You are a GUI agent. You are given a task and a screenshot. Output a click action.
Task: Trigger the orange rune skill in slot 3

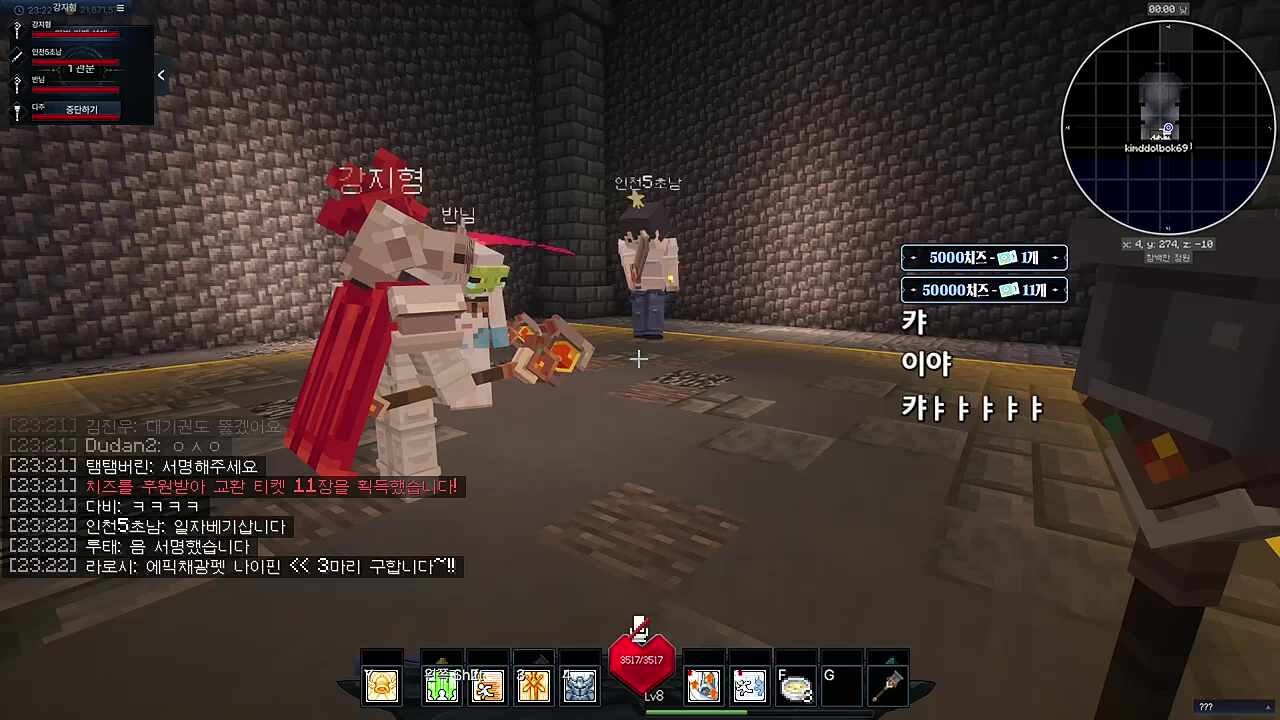point(534,685)
